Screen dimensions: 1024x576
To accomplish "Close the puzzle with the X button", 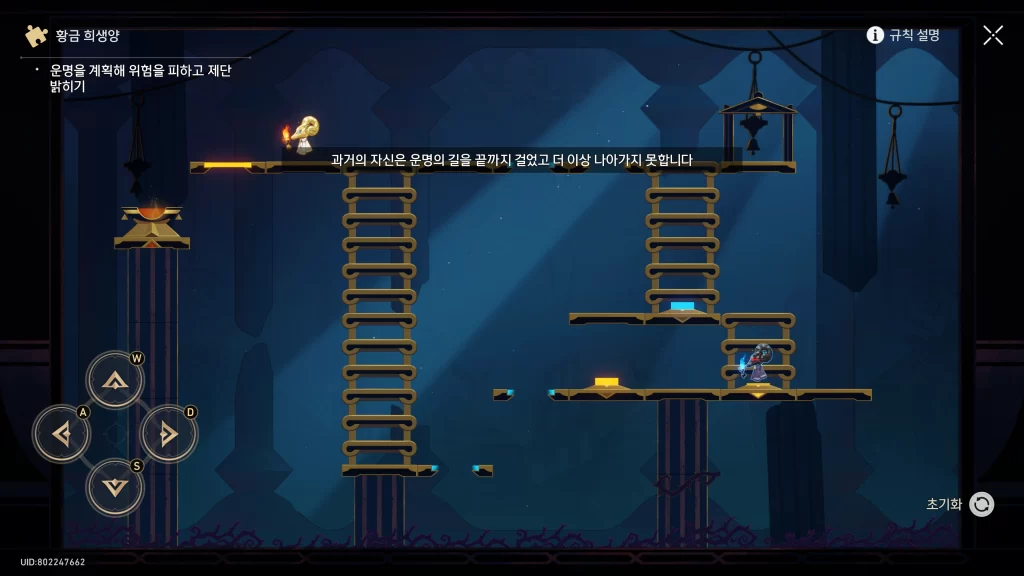I will coord(993,35).
